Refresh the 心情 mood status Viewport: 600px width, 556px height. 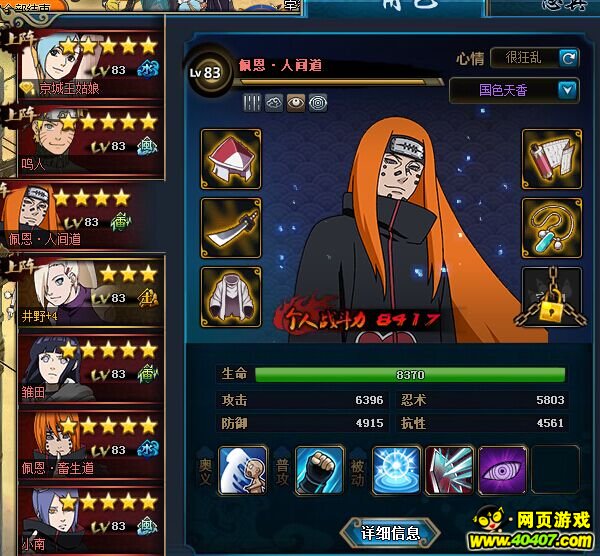point(568,58)
